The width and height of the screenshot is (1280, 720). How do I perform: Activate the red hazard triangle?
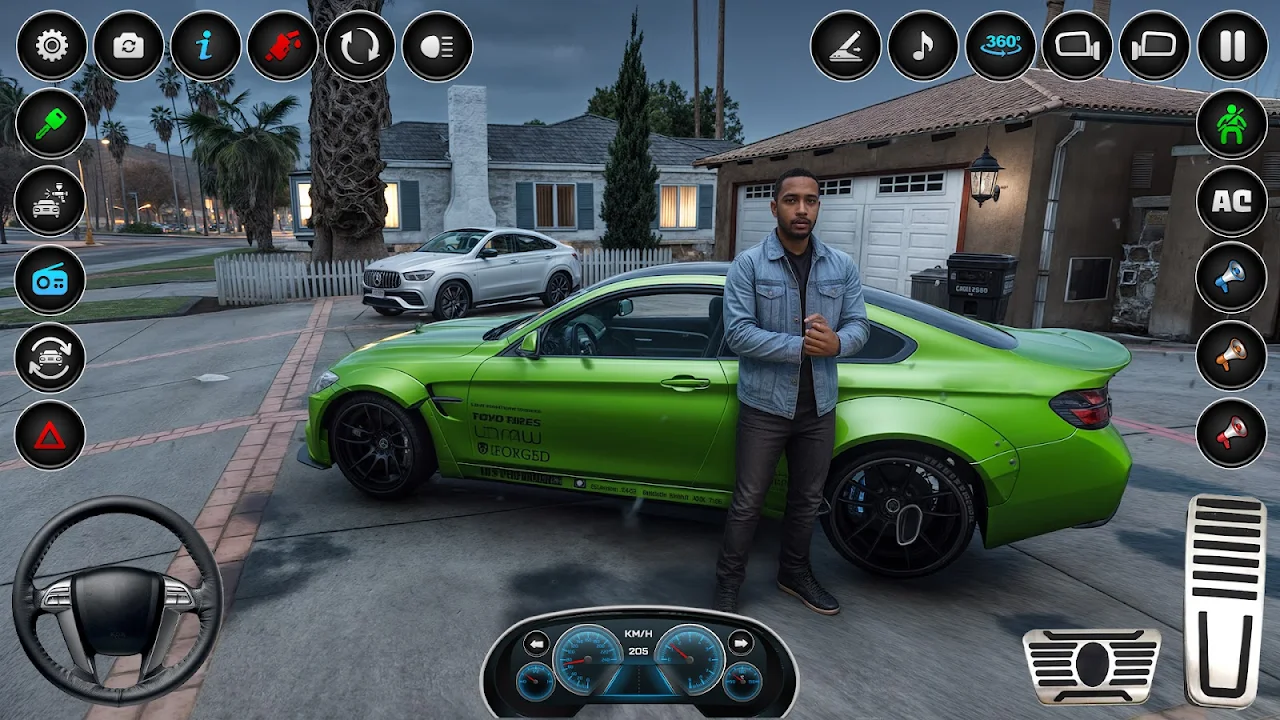50,435
